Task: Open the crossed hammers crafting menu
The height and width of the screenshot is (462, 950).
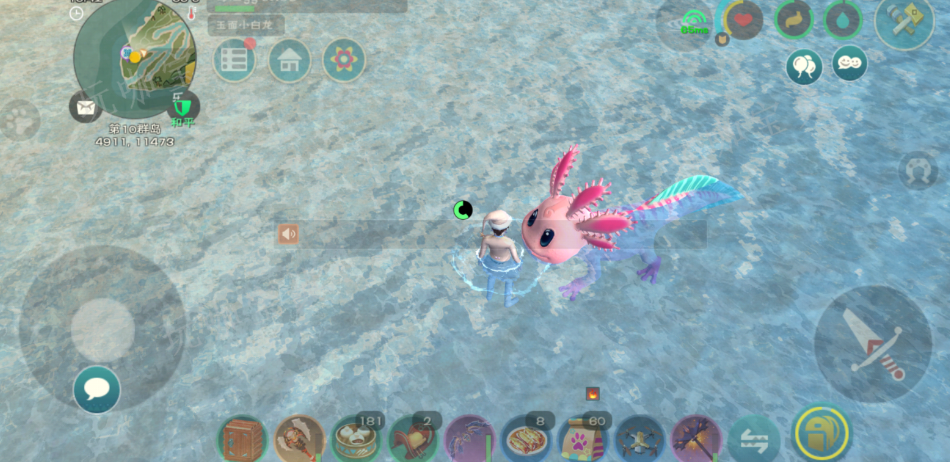Action: (x=904, y=20)
